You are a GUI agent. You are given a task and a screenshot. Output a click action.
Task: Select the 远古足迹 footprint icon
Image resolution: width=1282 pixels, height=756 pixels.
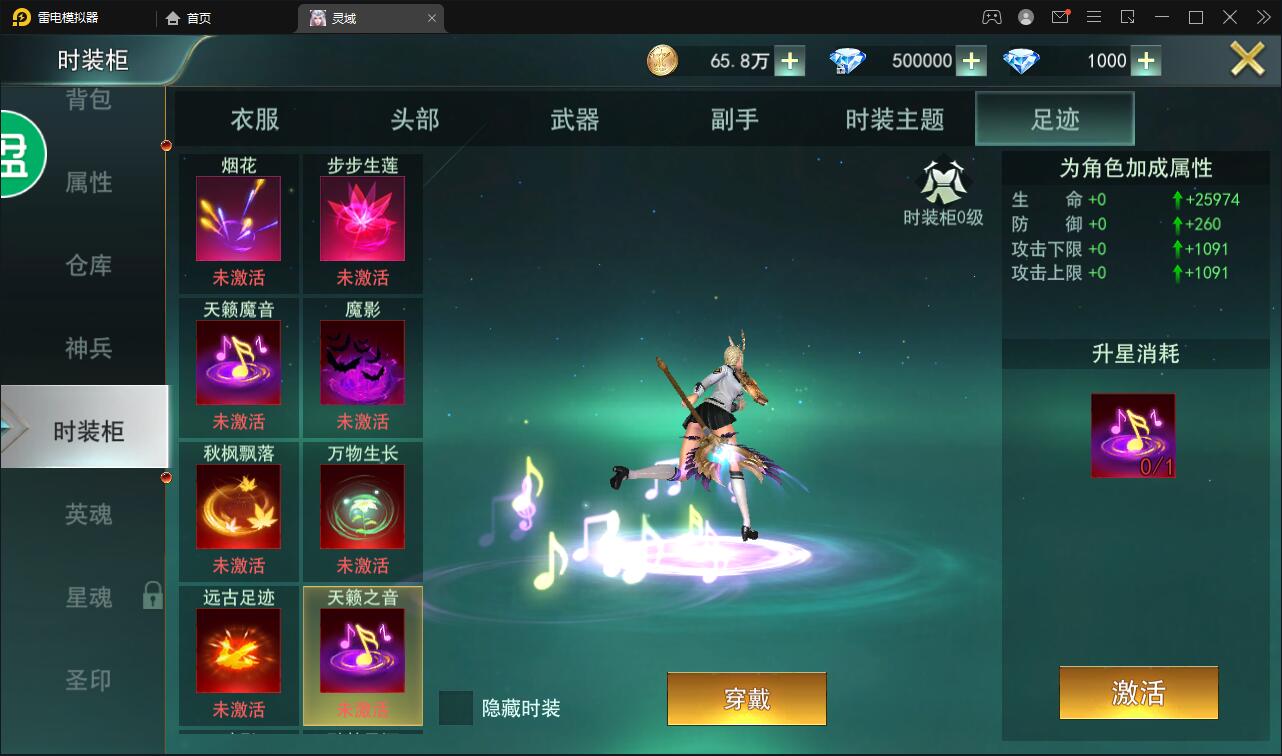(x=237, y=650)
